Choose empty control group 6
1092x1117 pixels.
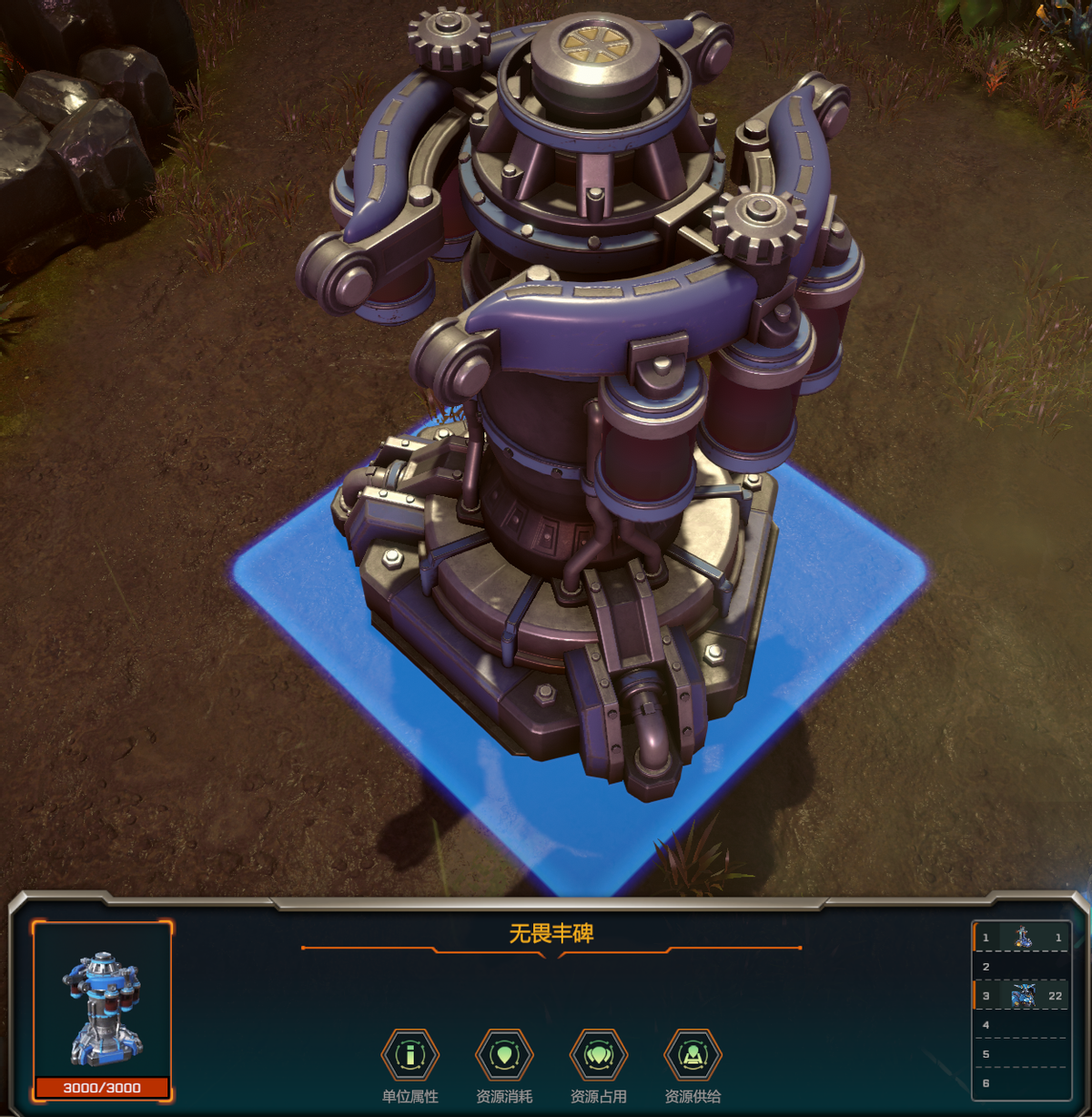(1022, 1083)
